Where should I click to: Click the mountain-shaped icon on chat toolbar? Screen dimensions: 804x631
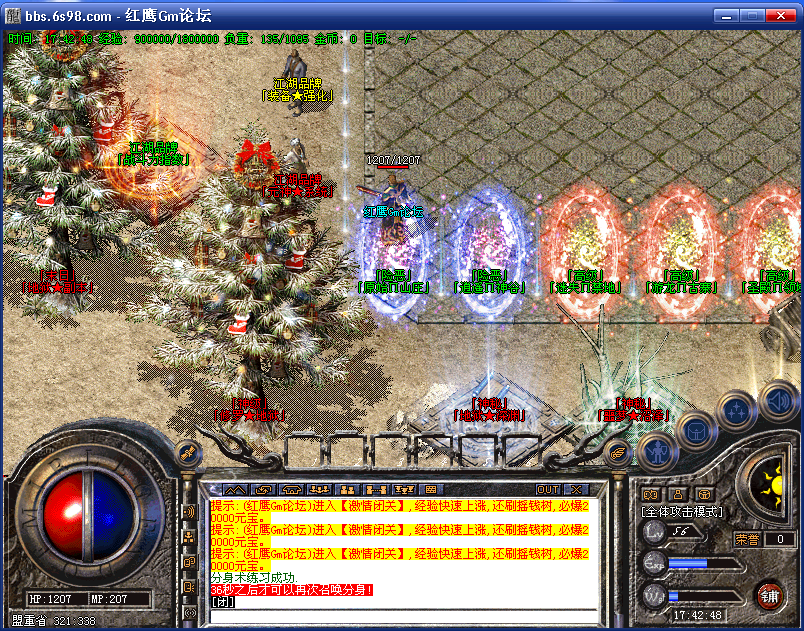pyautogui.click(x=234, y=489)
